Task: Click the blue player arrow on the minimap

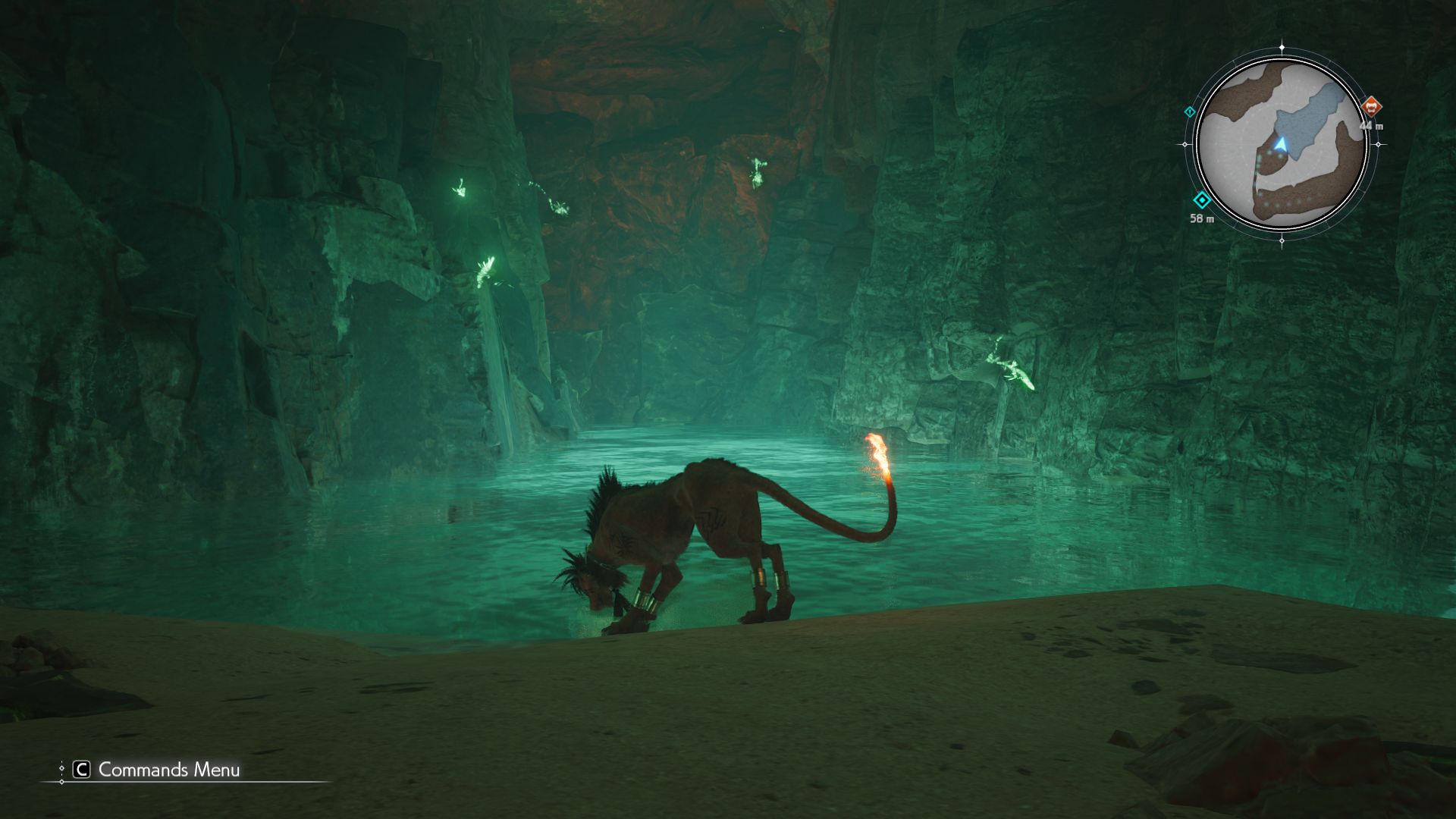Action: [1281, 143]
